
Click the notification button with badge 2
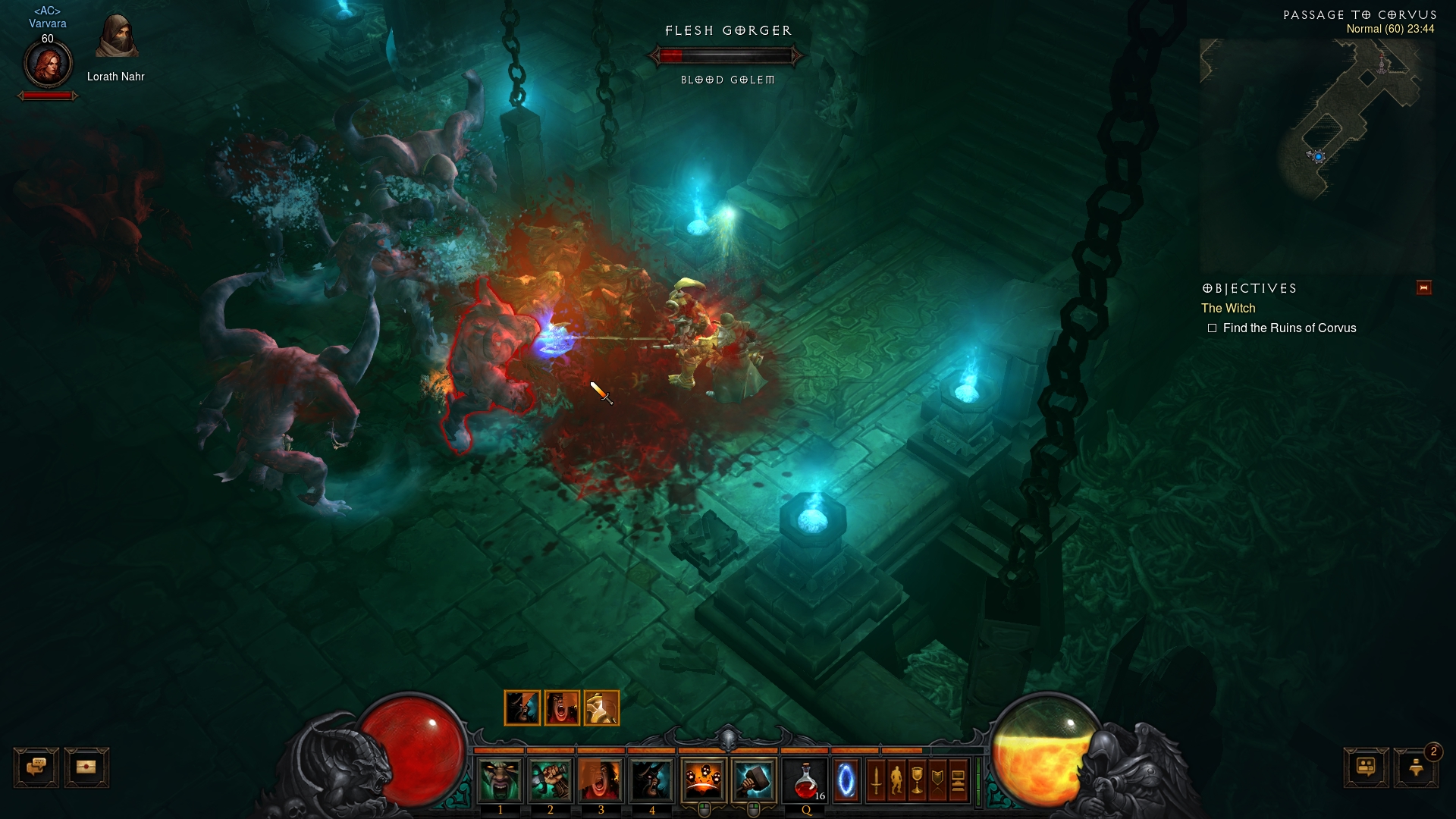coord(1416,767)
